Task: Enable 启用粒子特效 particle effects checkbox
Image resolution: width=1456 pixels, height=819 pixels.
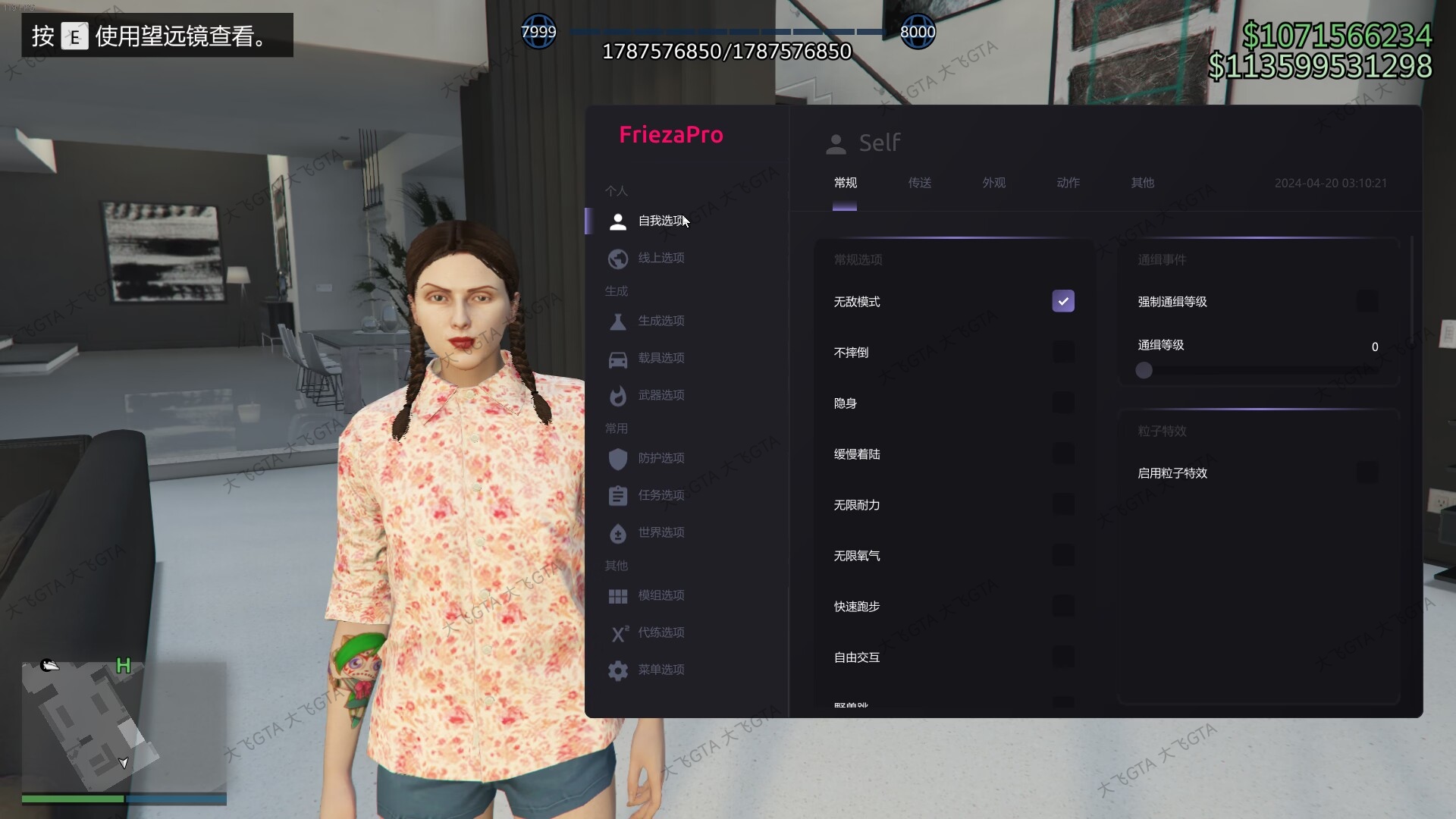Action: point(1367,472)
